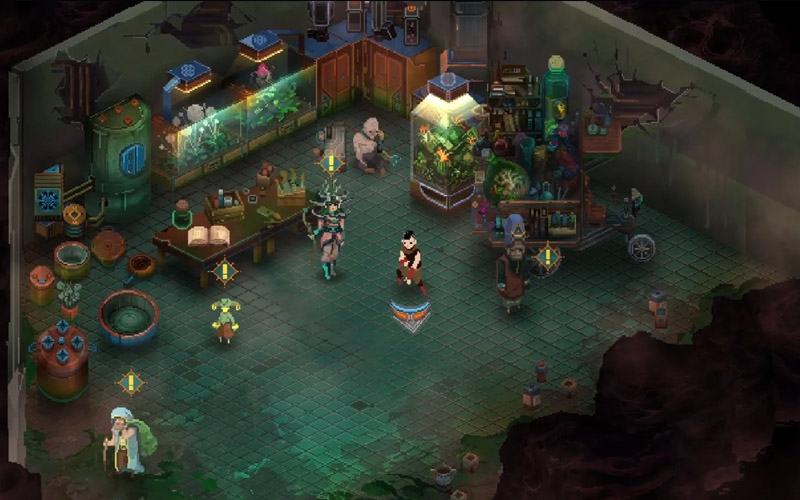Choose the exclamation marker above the white-bearded elder
Image resolution: width=800 pixels, height=500 pixels.
click(x=130, y=382)
